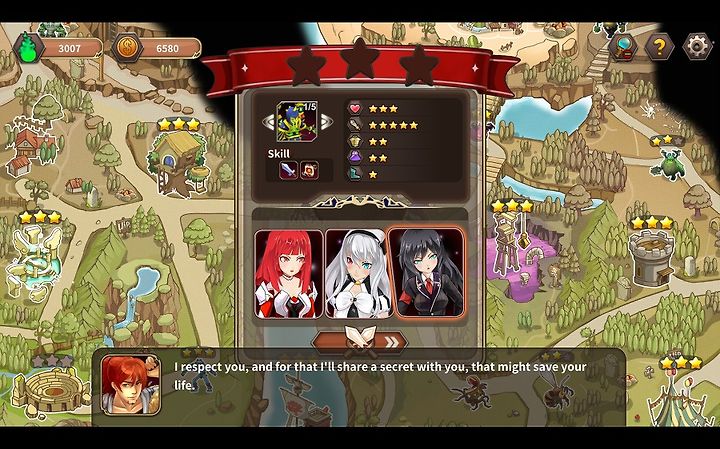Select the stone tower level node
This screenshot has height=449, width=720.
(x=651, y=255)
